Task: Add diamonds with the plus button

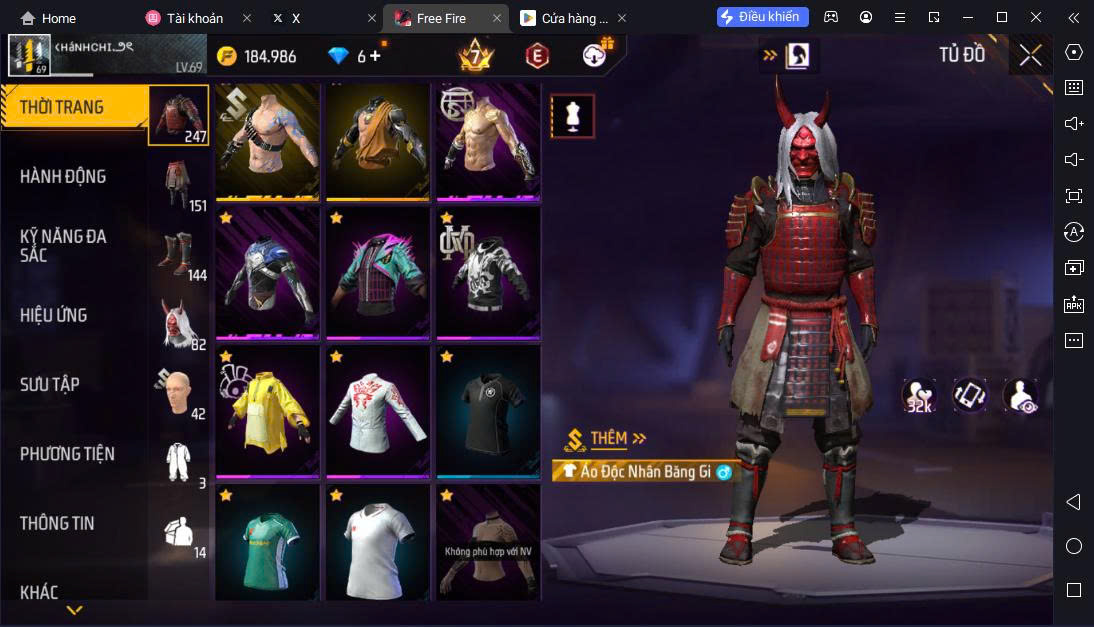Action: [376, 56]
